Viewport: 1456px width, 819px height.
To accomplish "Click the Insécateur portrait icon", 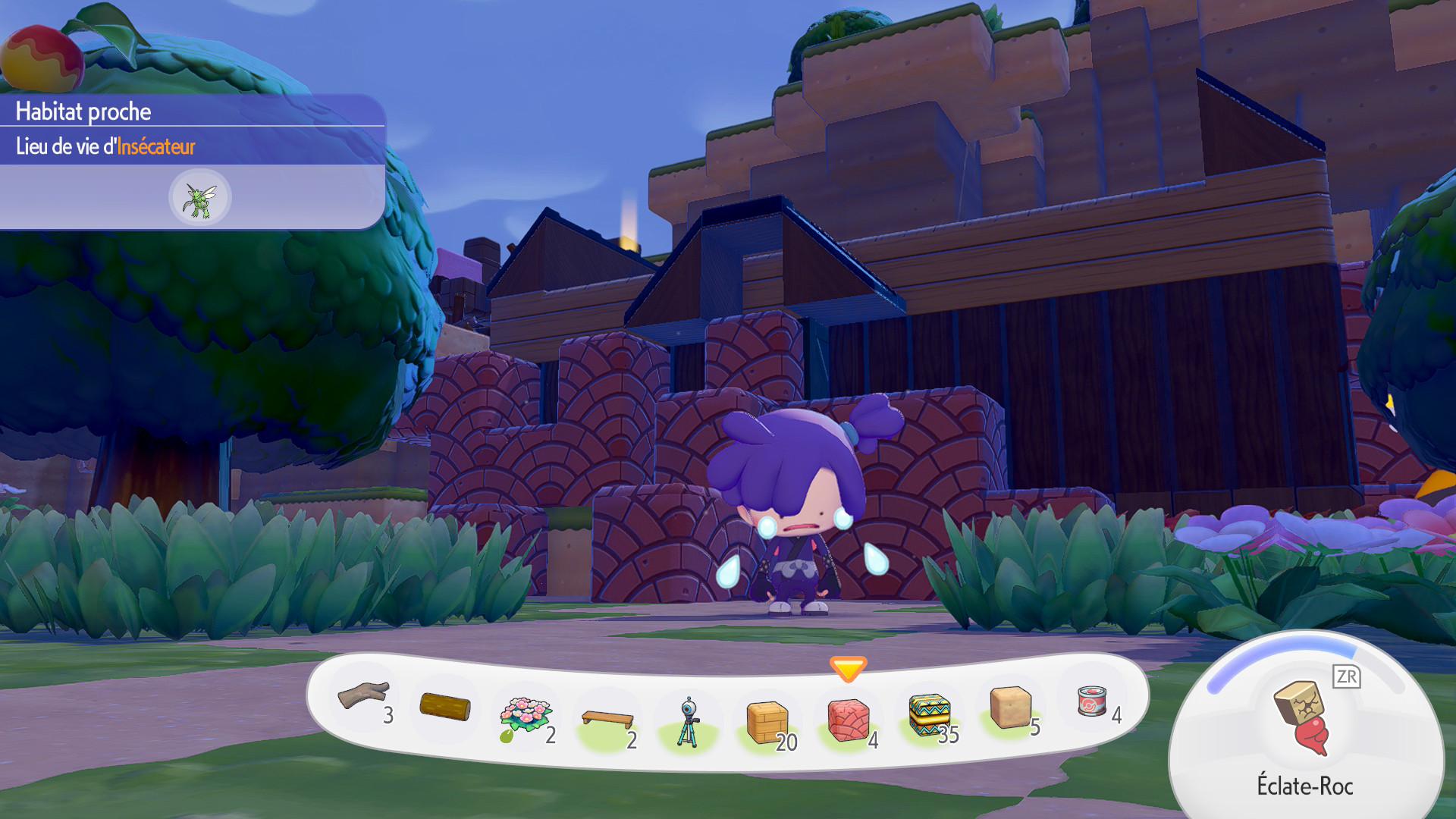I will 200,198.
